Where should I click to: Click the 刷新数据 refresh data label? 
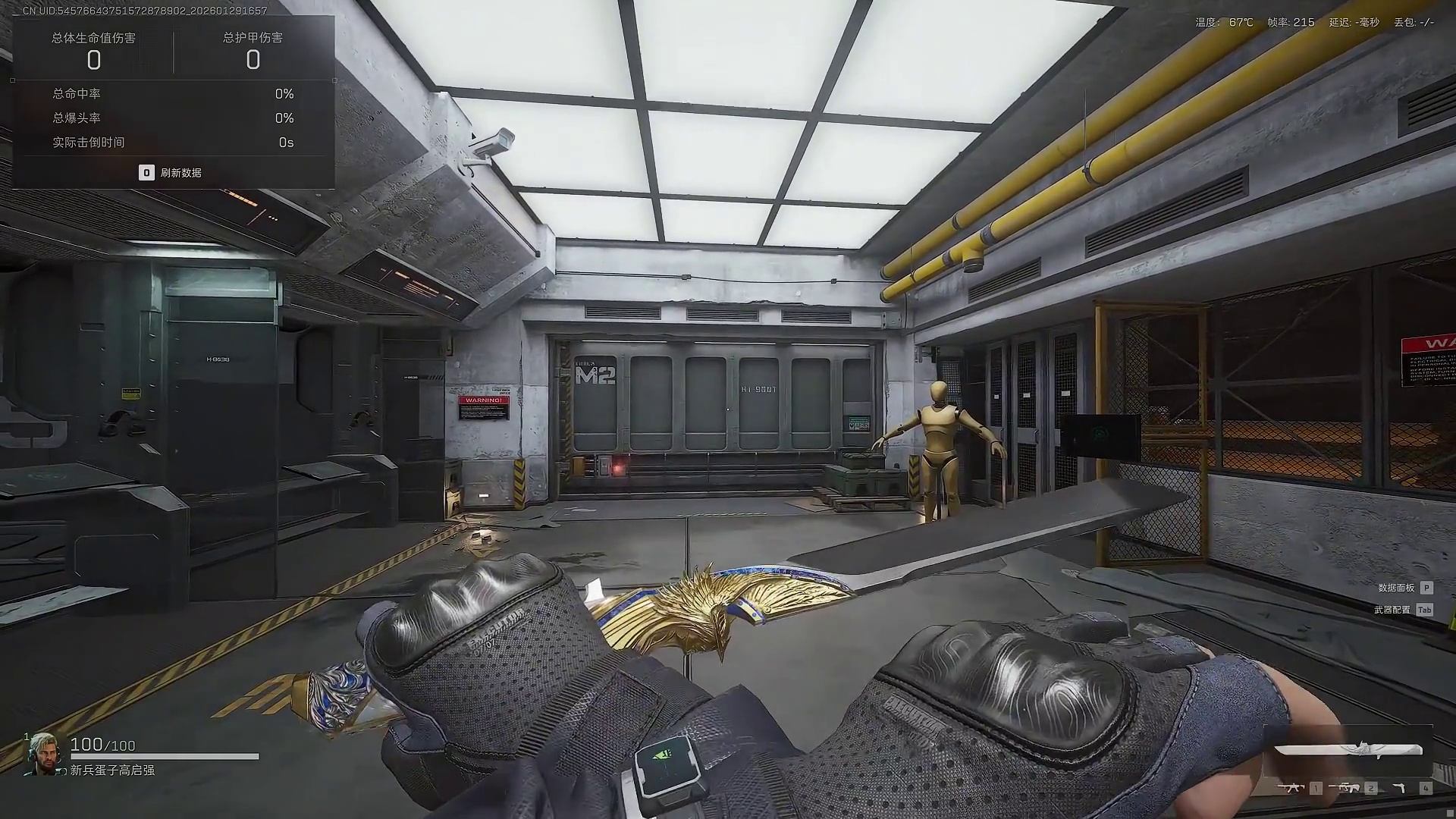[180, 173]
